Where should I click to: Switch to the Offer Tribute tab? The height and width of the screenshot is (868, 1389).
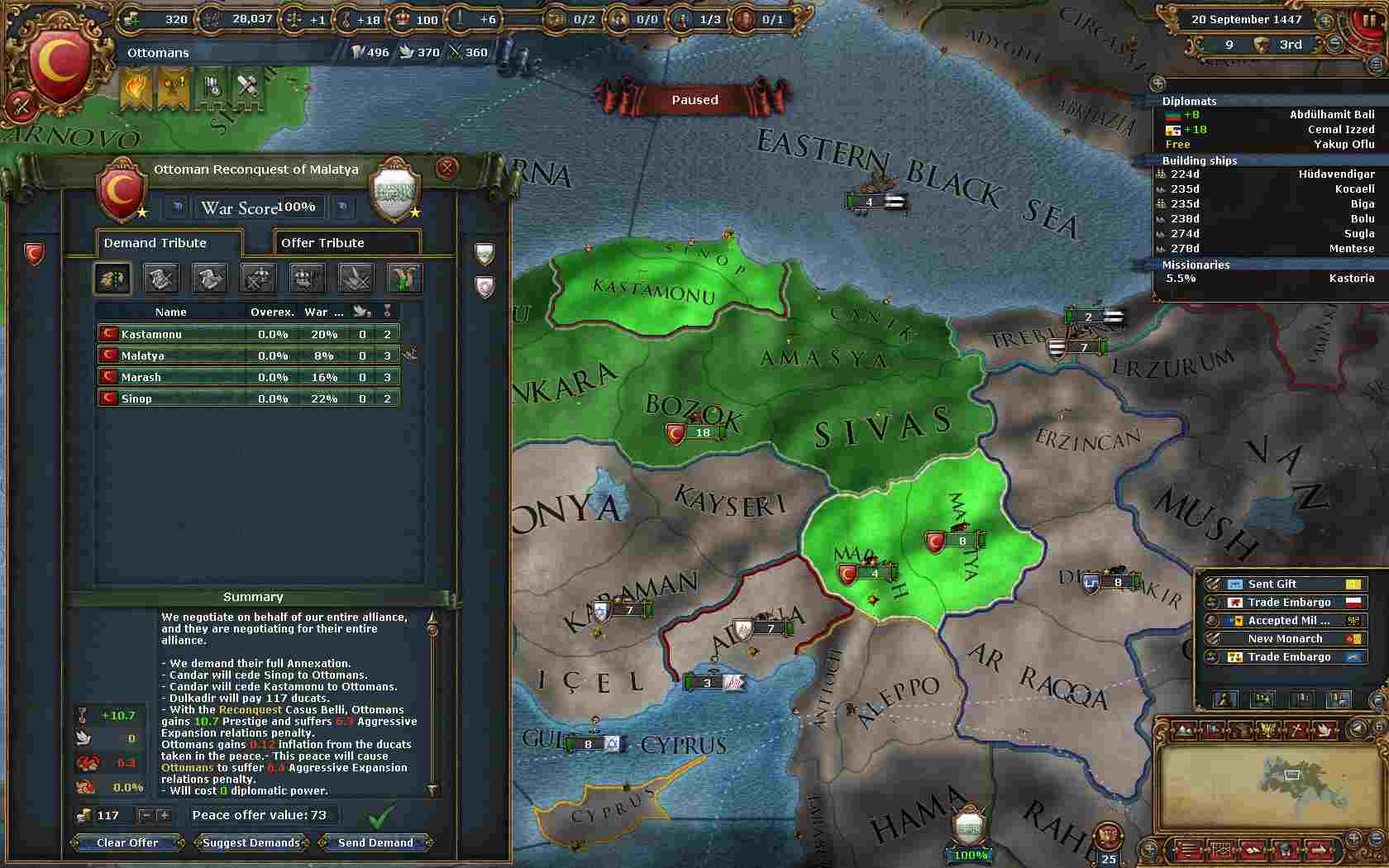(346, 243)
